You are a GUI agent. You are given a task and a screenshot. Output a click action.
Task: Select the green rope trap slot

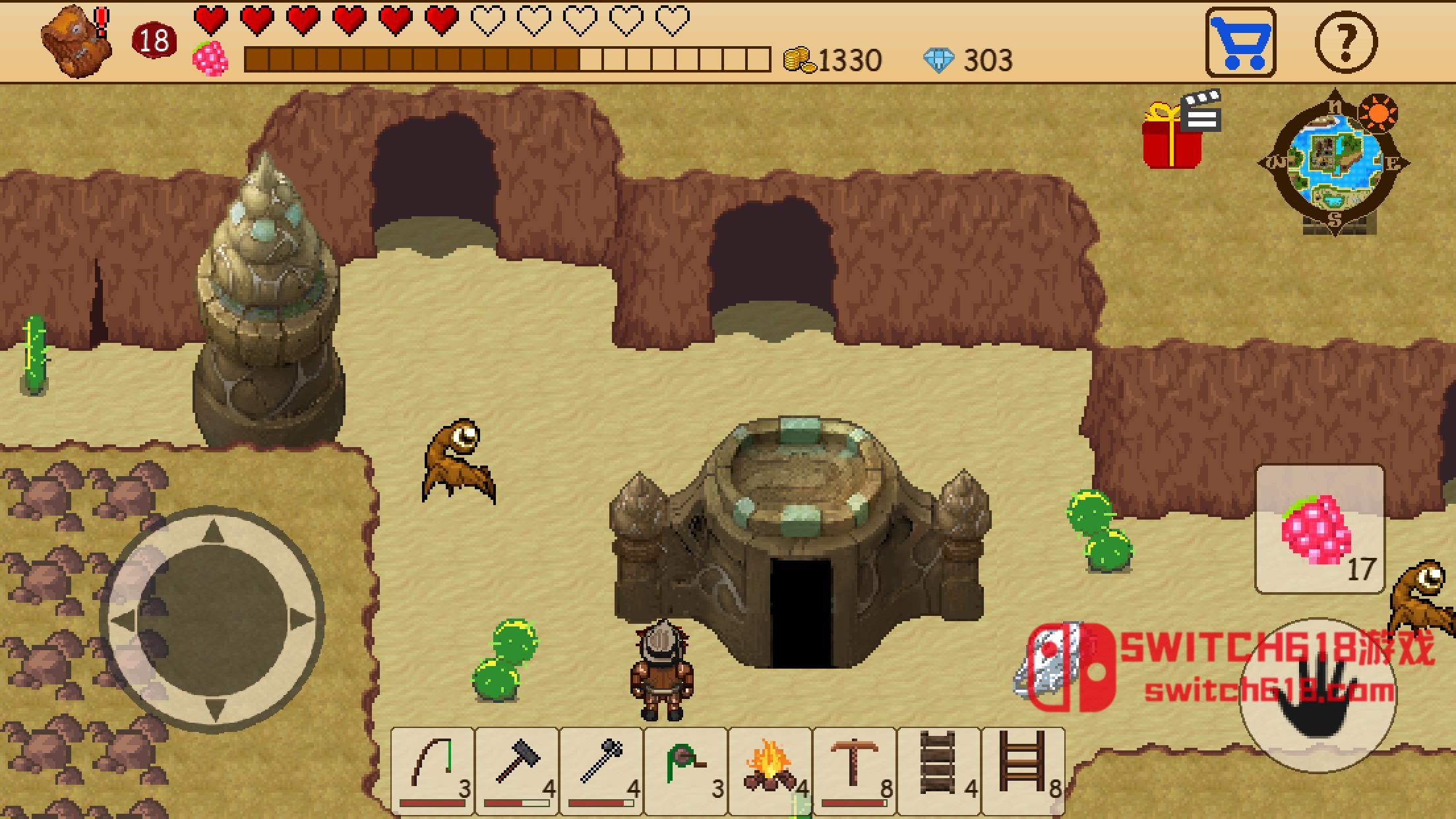(686, 768)
